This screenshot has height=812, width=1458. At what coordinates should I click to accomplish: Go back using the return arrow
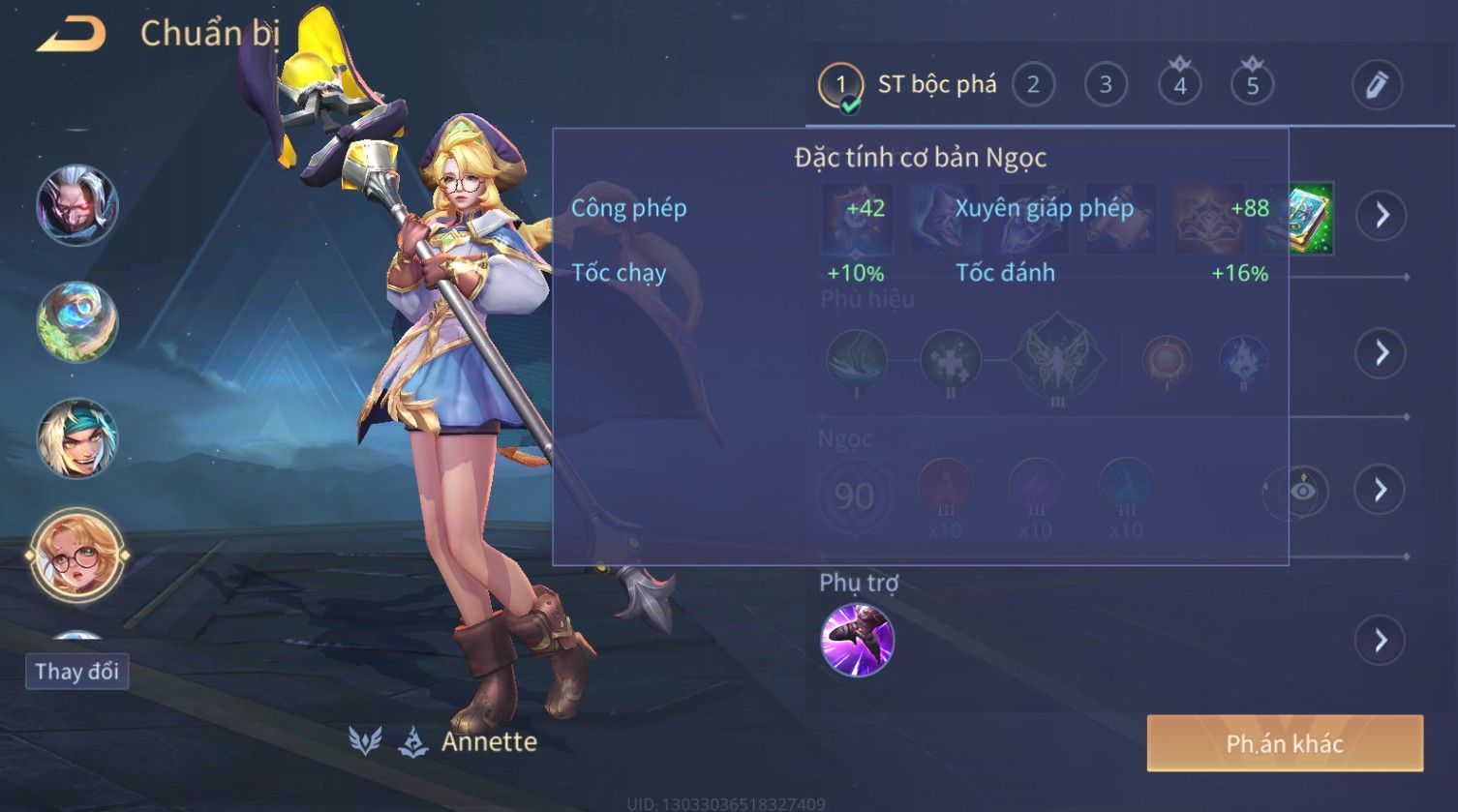click(71, 35)
